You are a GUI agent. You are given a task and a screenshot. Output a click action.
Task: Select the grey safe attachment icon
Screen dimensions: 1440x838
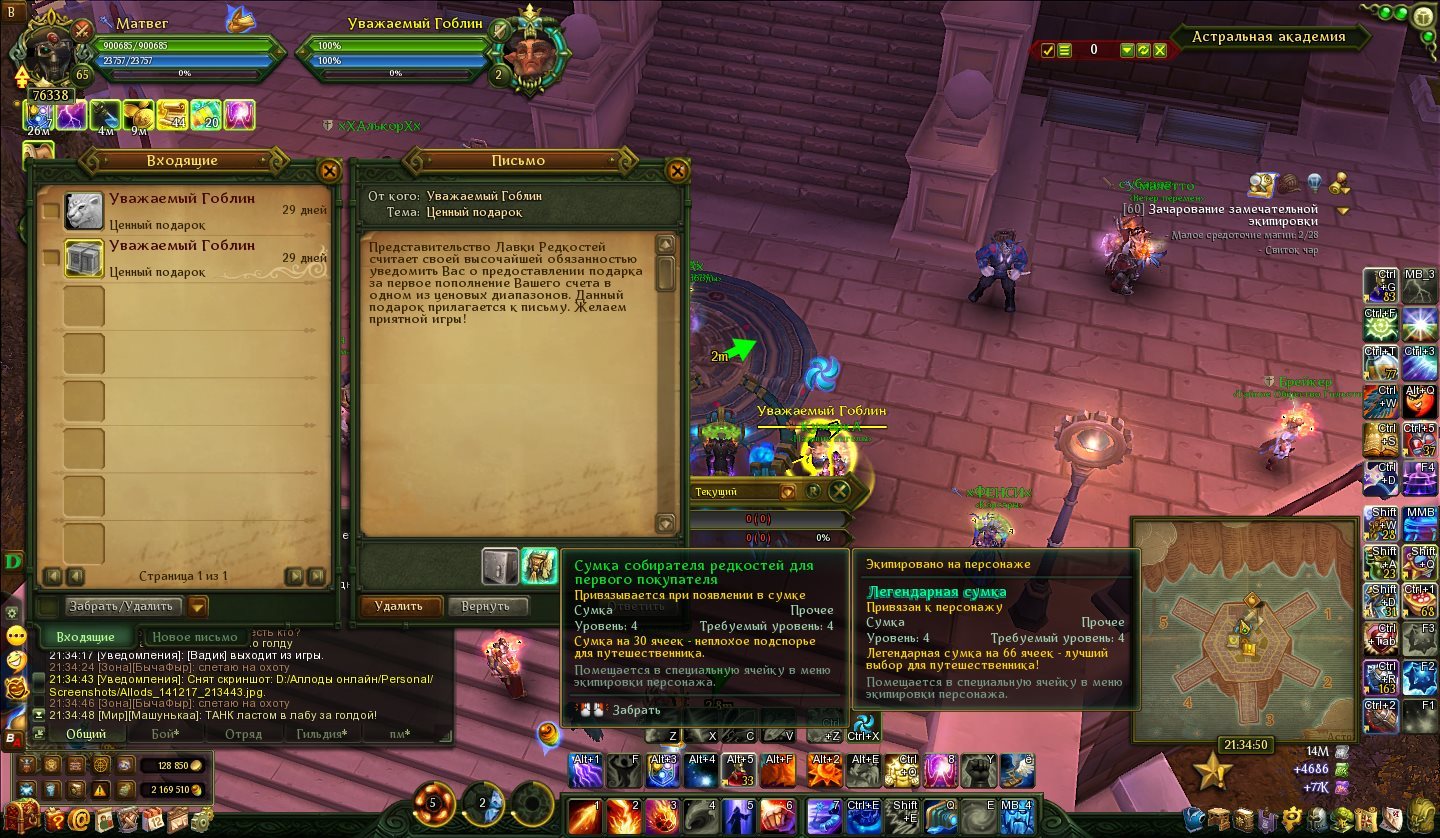tap(500, 566)
